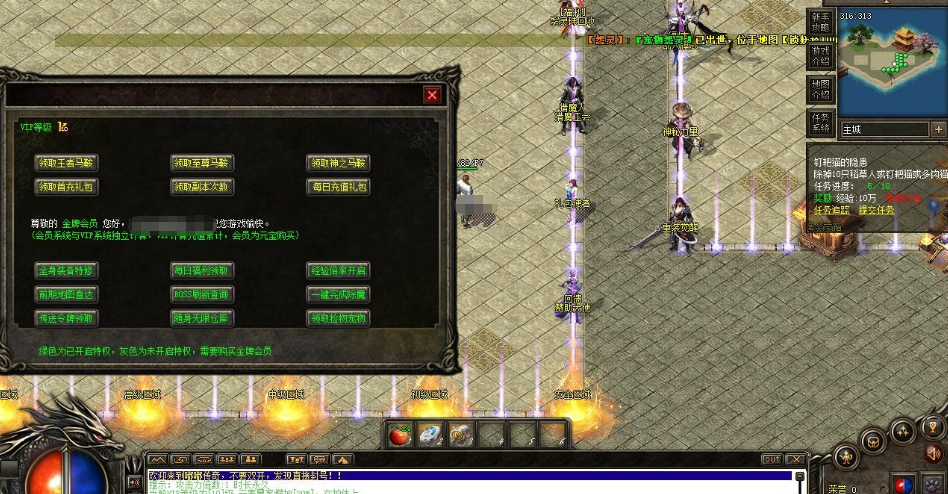The width and height of the screenshot is (948, 494).
Task: Open the 新手攻略 beginner guide
Action: coord(820,22)
